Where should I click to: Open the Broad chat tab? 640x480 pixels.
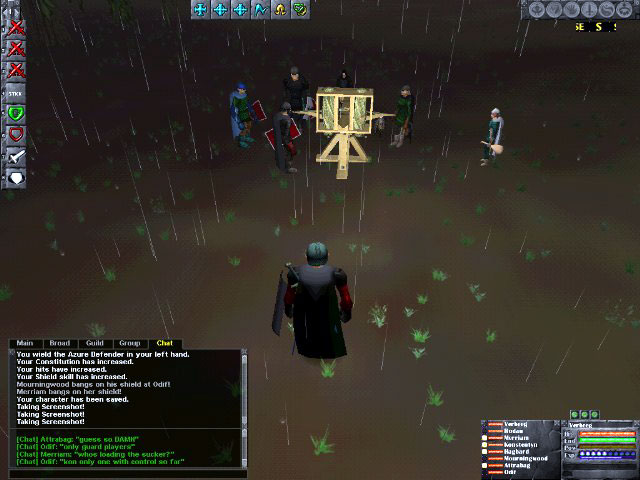point(60,343)
